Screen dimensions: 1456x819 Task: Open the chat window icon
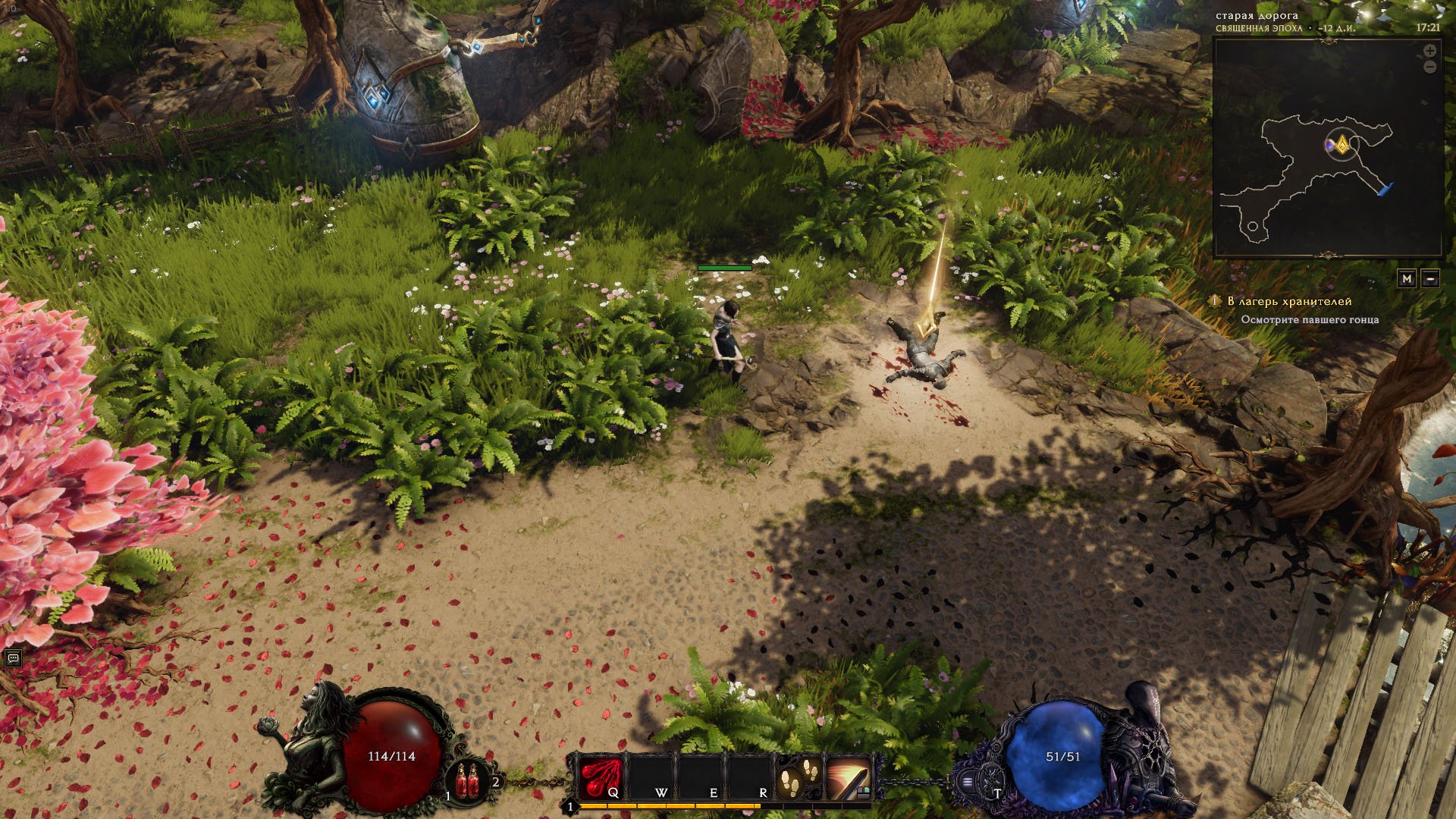click(13, 658)
